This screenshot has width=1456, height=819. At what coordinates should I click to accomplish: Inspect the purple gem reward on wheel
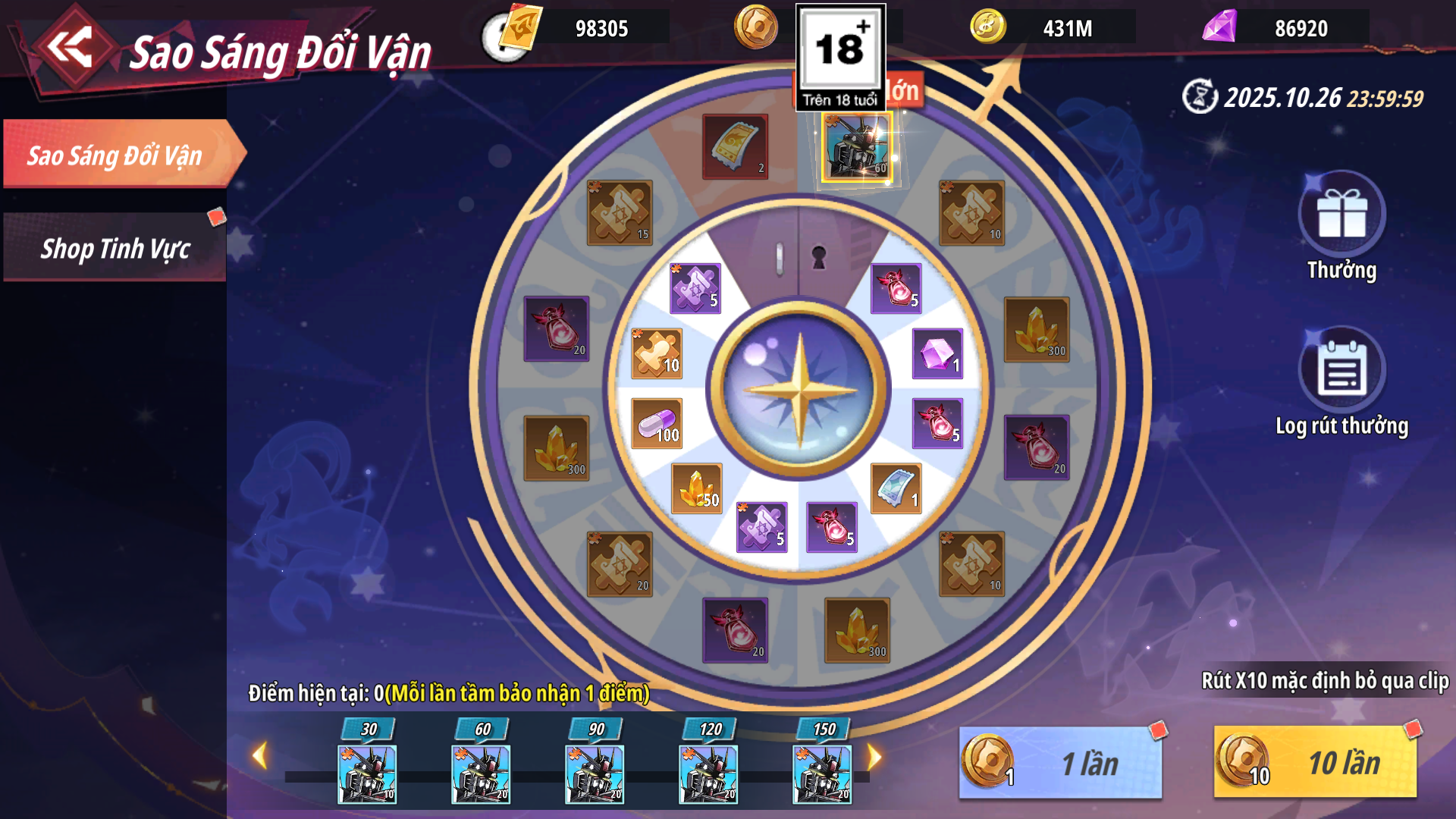click(x=937, y=353)
